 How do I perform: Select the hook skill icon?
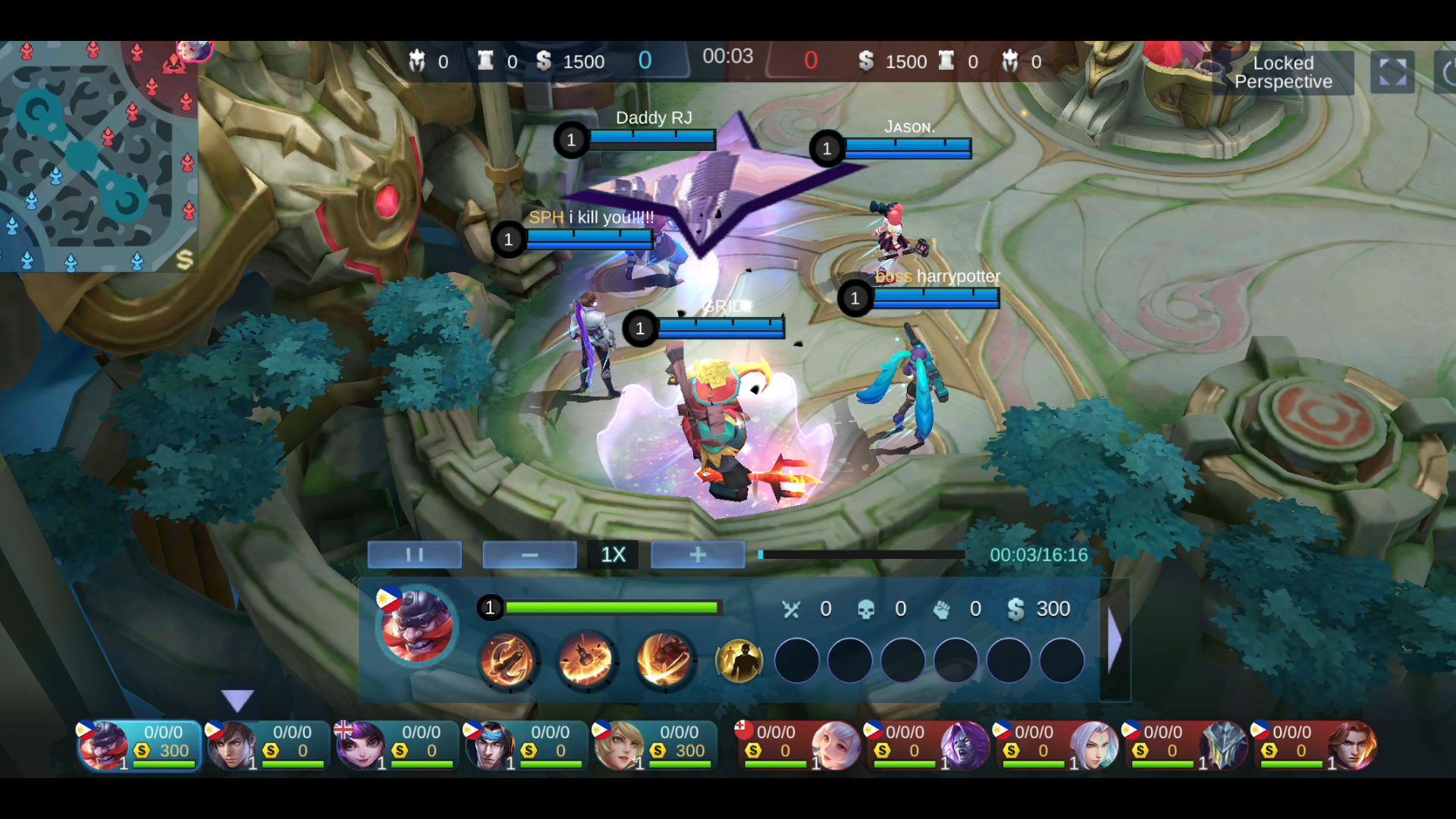tap(507, 660)
